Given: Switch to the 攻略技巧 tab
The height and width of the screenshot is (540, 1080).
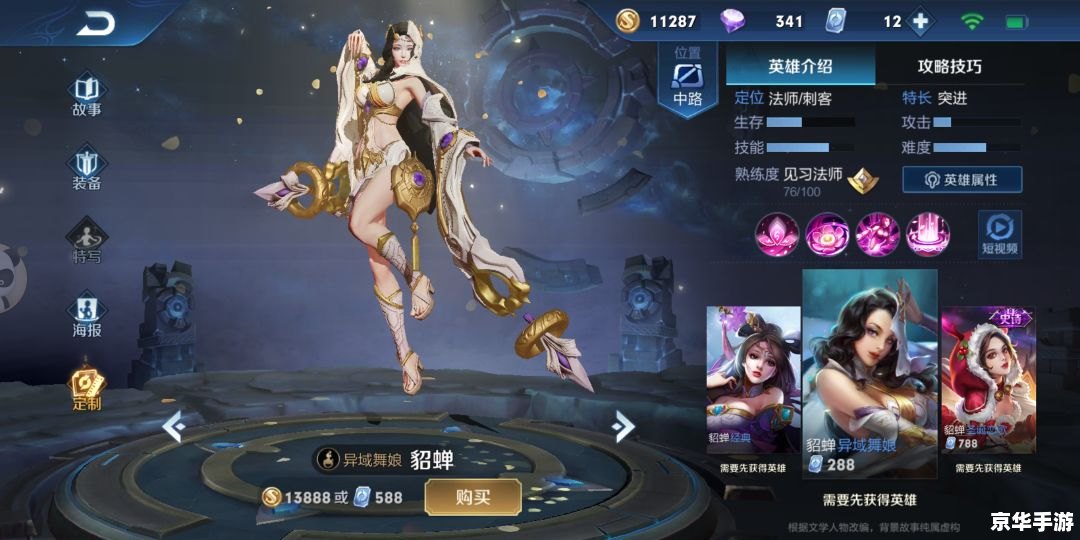Looking at the screenshot, I should [x=949, y=67].
